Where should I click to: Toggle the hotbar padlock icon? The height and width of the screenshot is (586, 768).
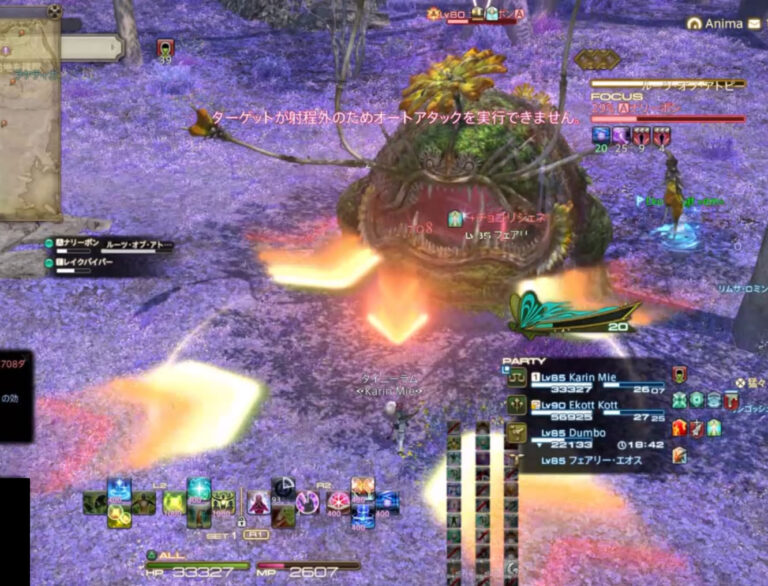click(x=240, y=522)
